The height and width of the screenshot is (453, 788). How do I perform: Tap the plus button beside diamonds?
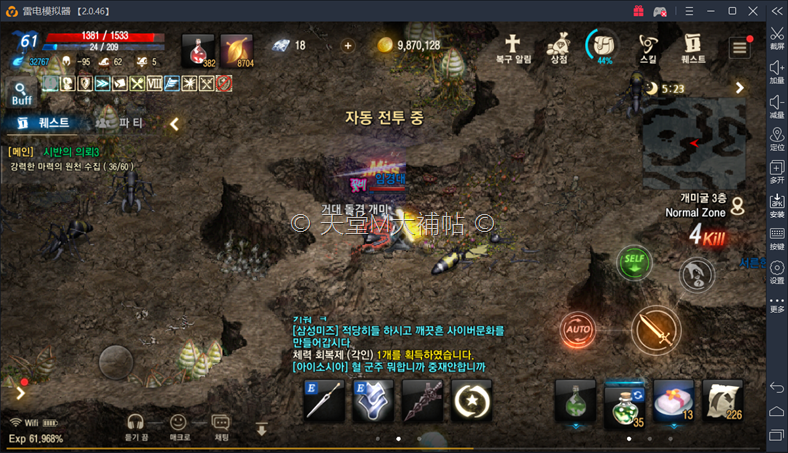point(348,45)
